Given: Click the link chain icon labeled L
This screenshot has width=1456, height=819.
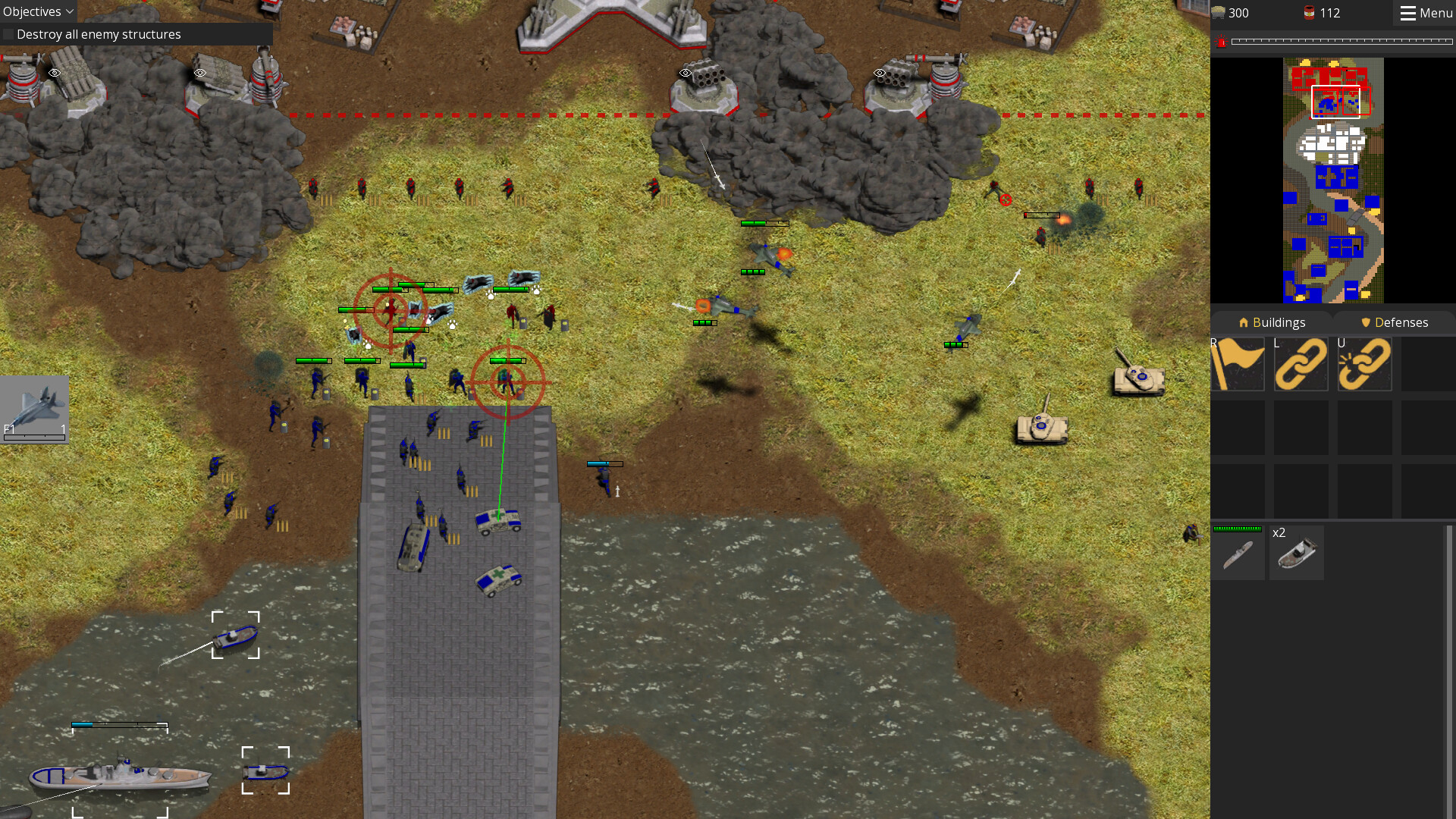Looking at the screenshot, I should coord(1301,365).
